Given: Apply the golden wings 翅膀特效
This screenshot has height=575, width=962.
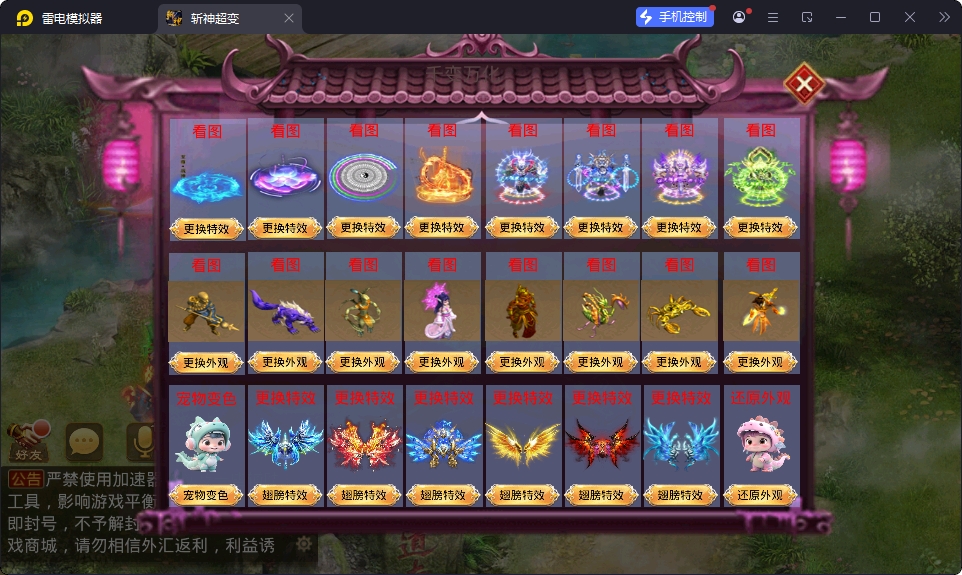Looking at the screenshot, I should (x=522, y=495).
